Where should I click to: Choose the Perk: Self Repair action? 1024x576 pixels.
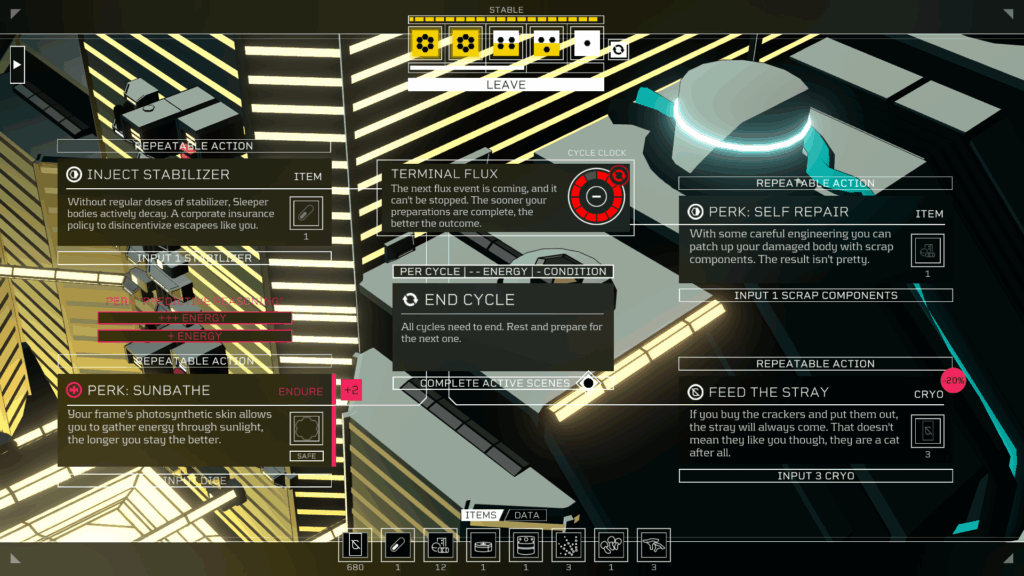pos(815,240)
